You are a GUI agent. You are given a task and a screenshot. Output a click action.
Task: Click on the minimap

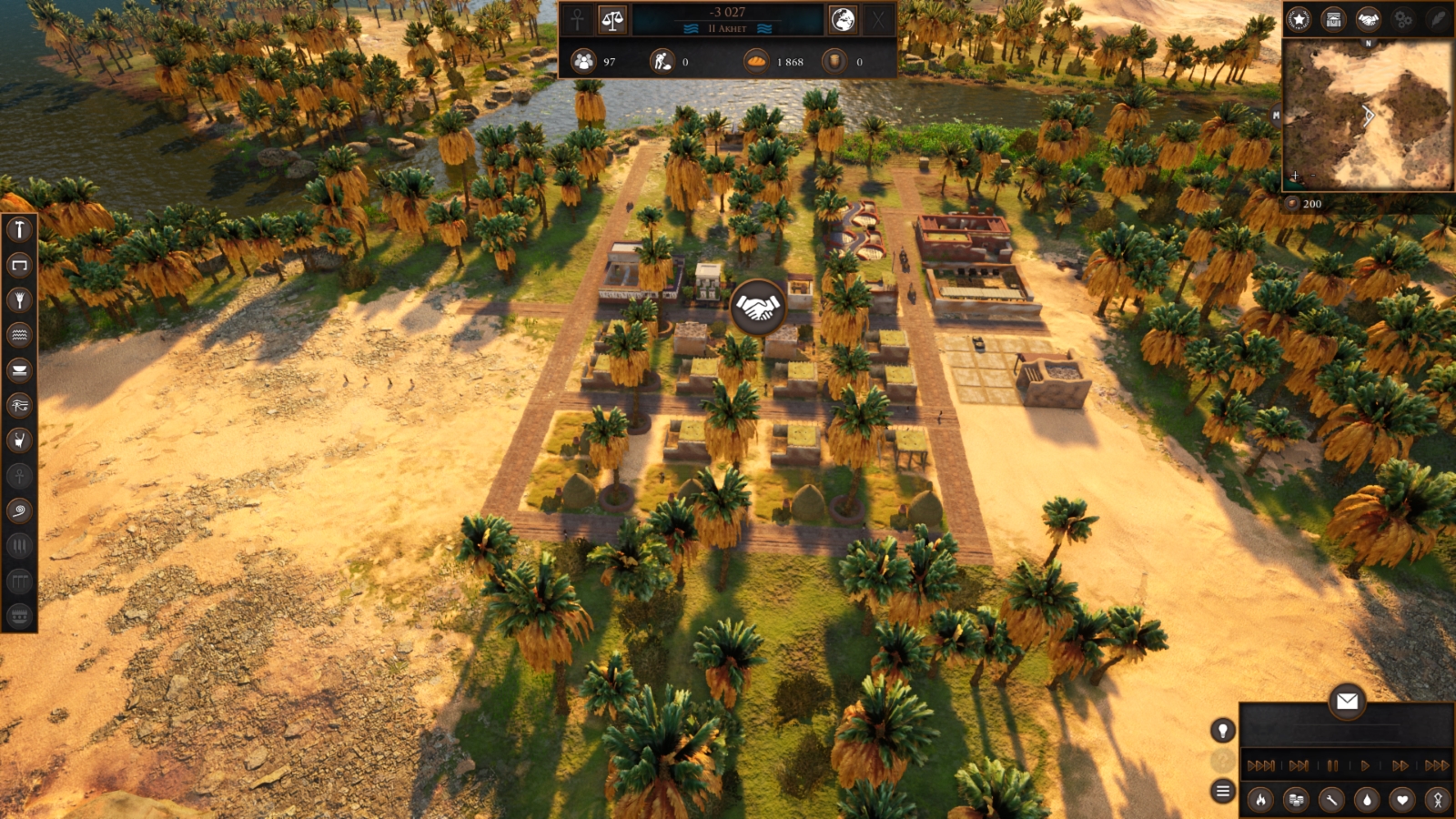1367,115
